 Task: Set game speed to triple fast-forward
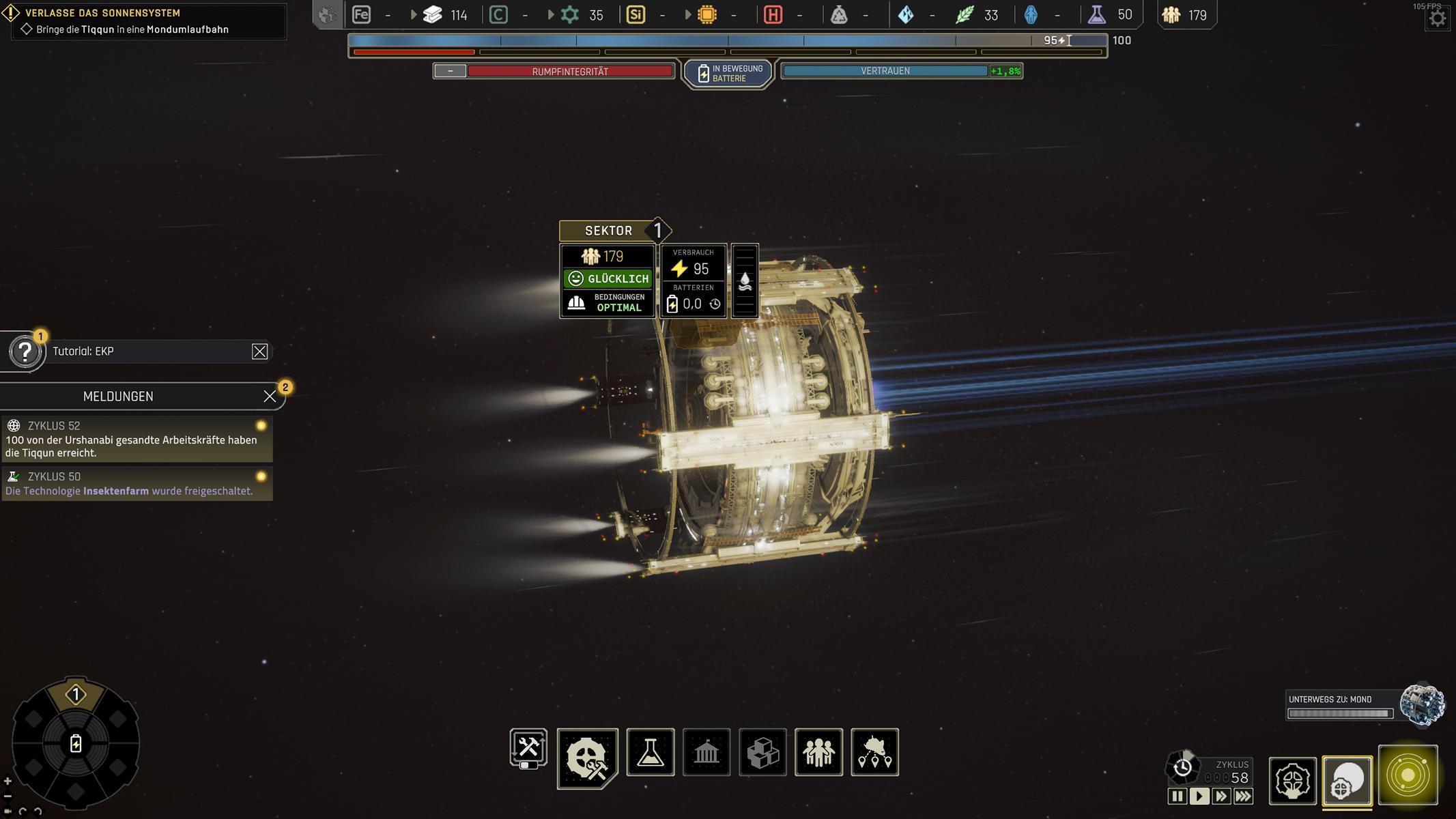point(1243,796)
